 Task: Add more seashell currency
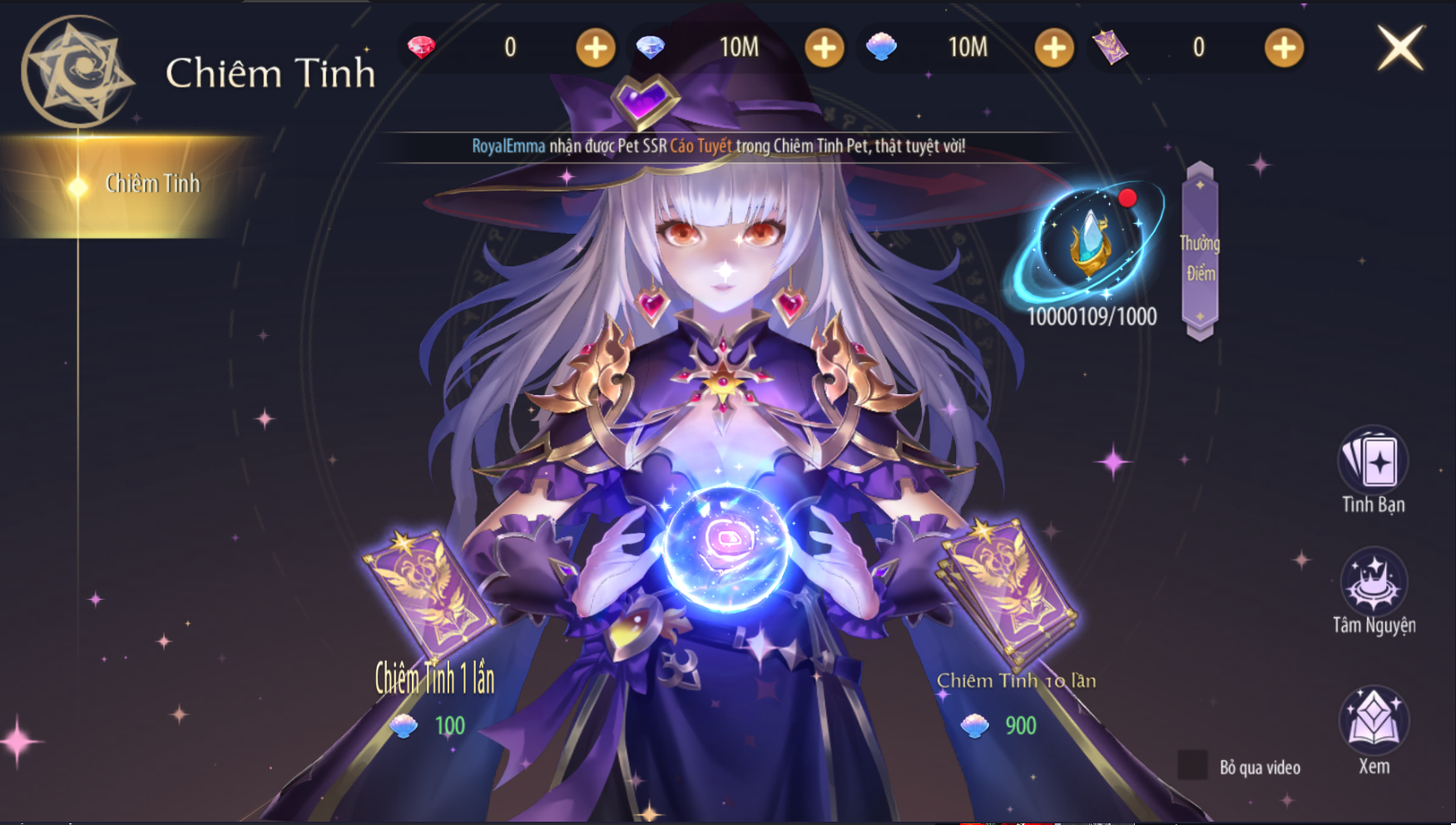(x=1053, y=48)
